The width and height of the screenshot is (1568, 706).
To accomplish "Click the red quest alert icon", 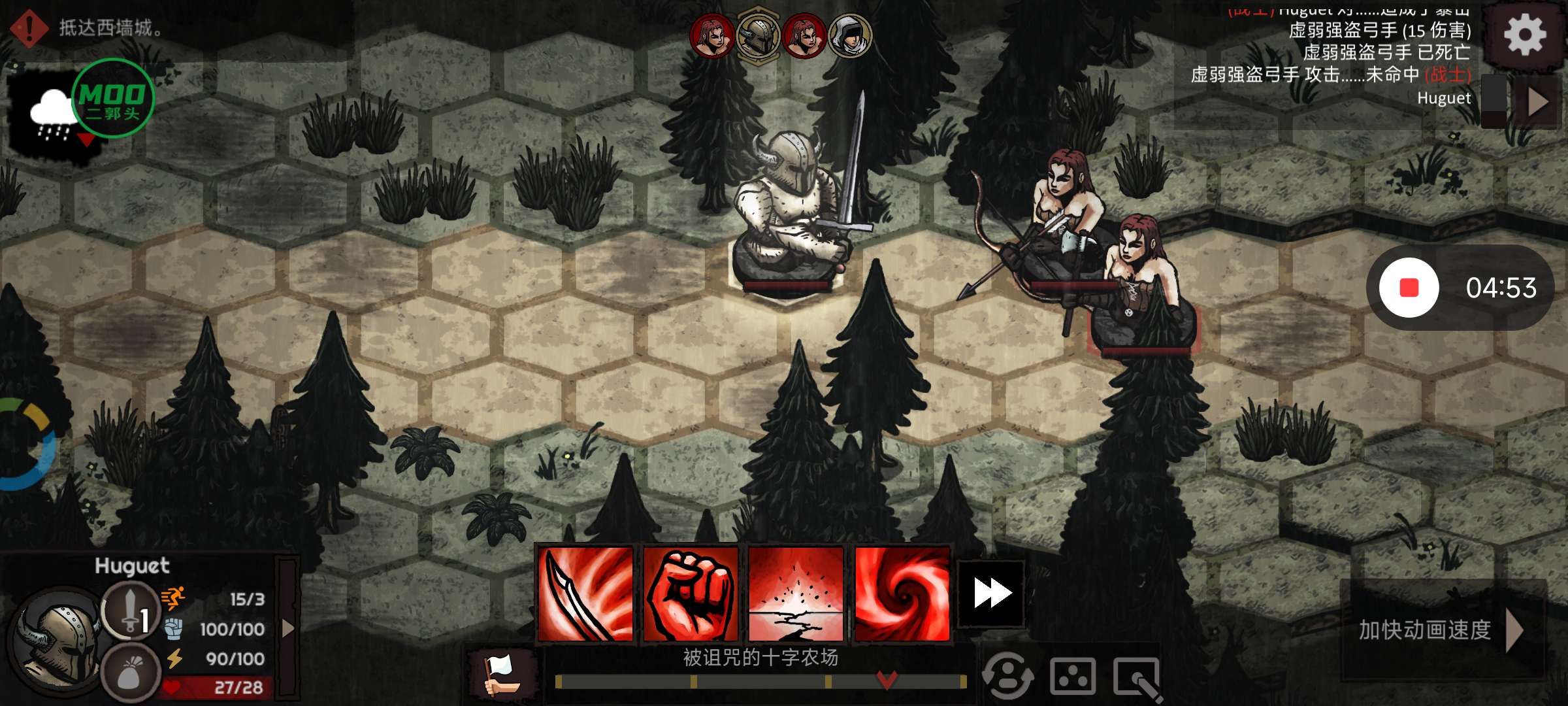I will pos(29,27).
